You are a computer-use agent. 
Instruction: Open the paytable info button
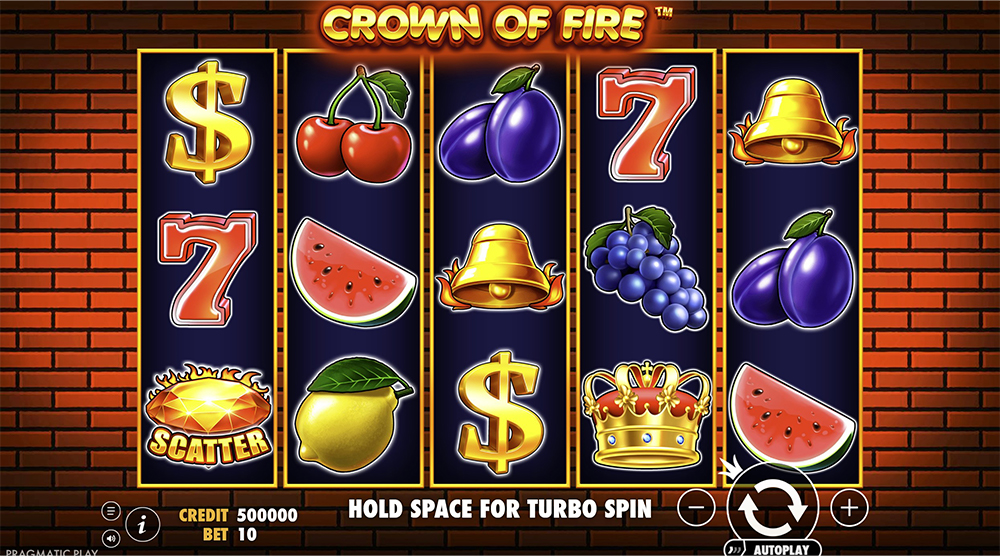144,521
